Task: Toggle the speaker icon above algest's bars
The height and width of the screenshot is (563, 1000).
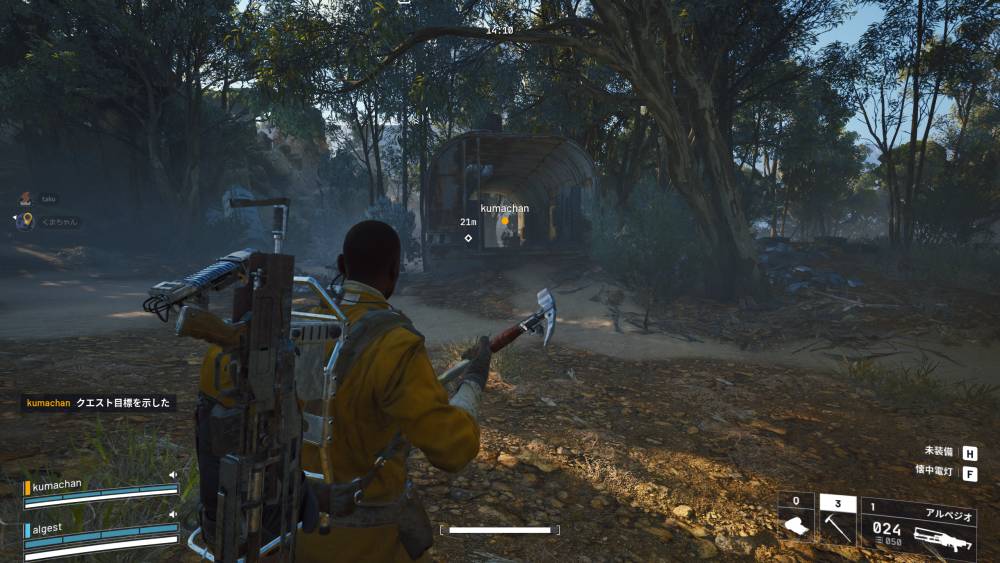Action: 173,514
